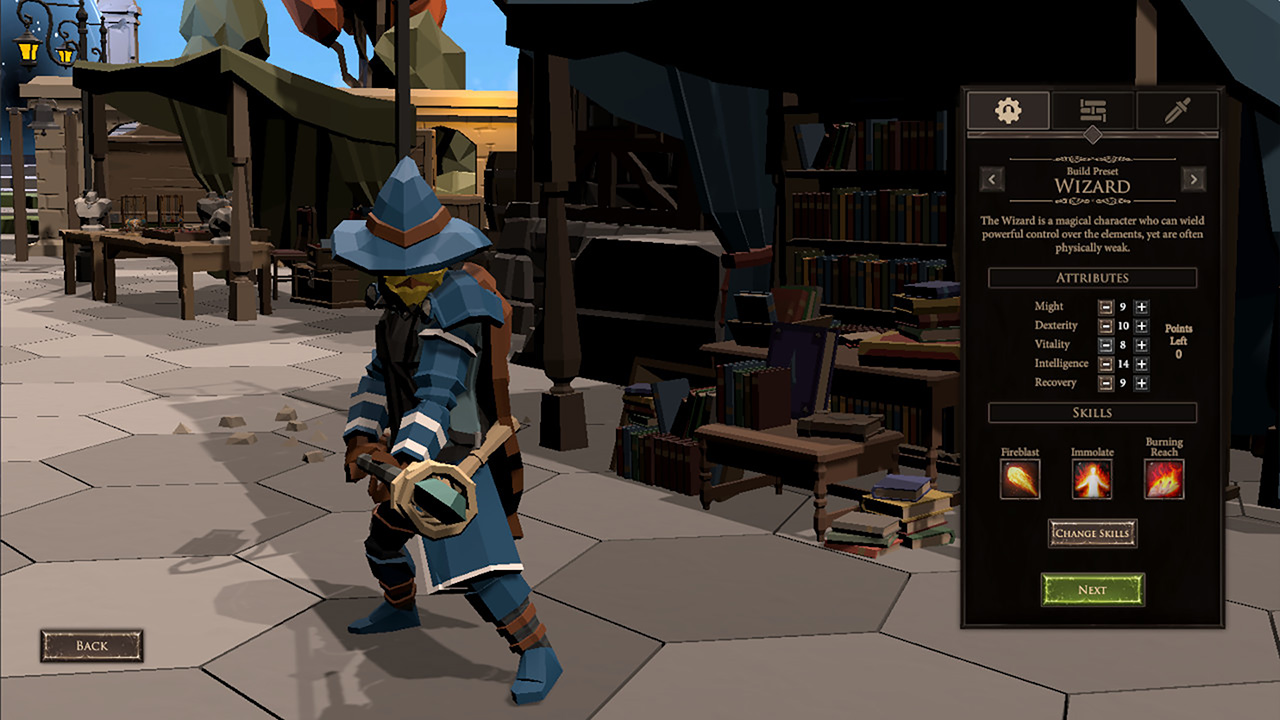The height and width of the screenshot is (720, 1280).
Task: Decrease the Intelligence attribute
Action: [1106, 363]
